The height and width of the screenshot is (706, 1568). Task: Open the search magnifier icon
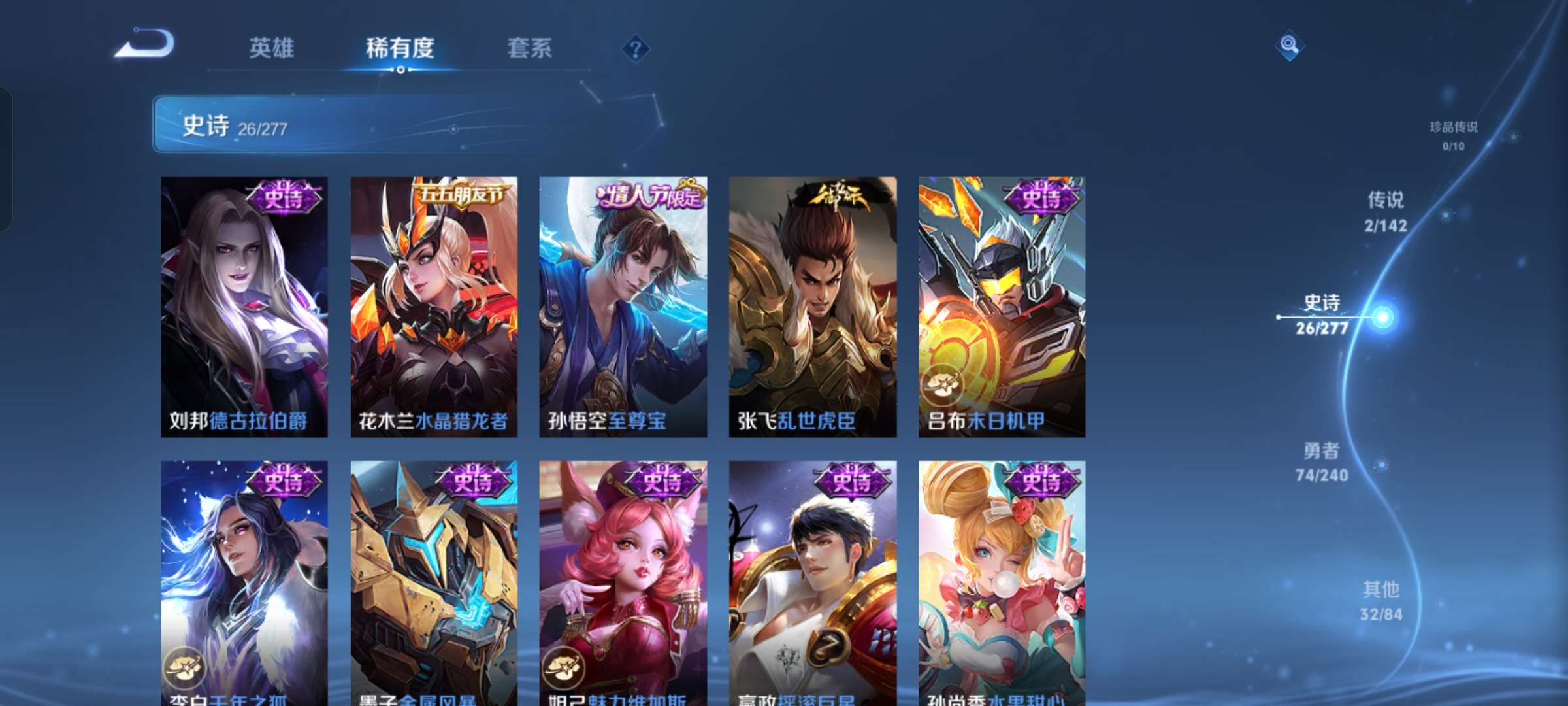pos(1290,46)
